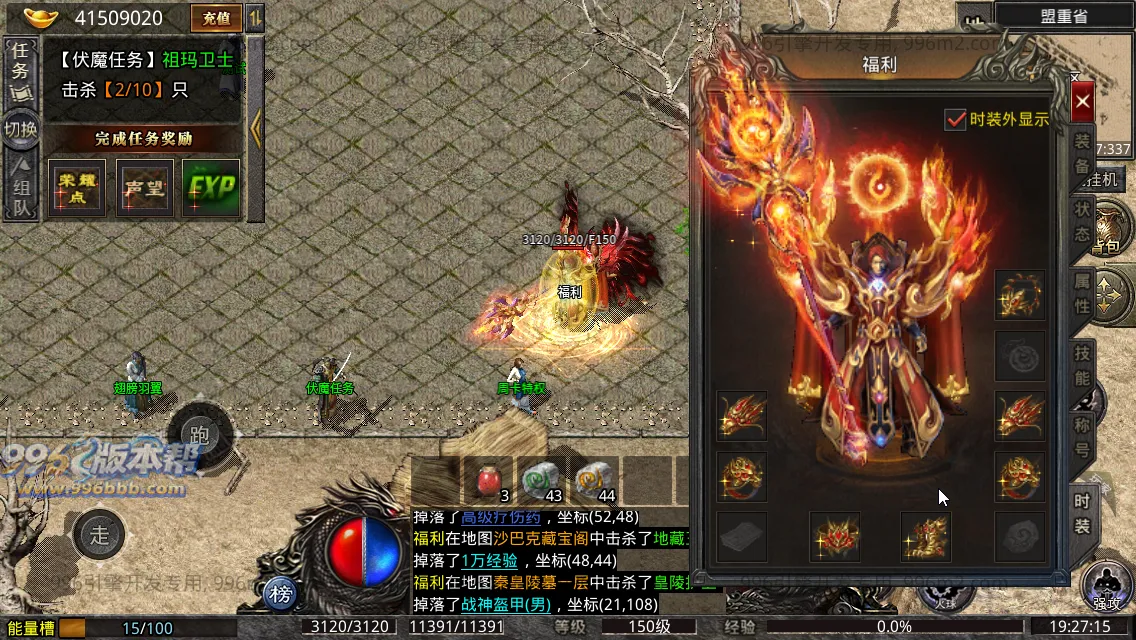Claim the 荣耀点 reward icon
The image size is (1136, 640).
click(77, 188)
